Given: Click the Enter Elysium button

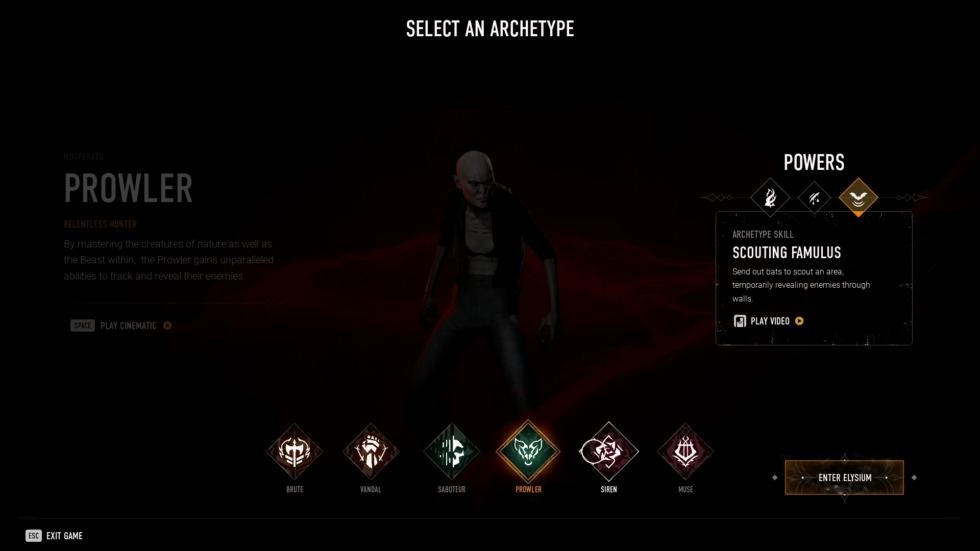Looking at the screenshot, I should [844, 478].
